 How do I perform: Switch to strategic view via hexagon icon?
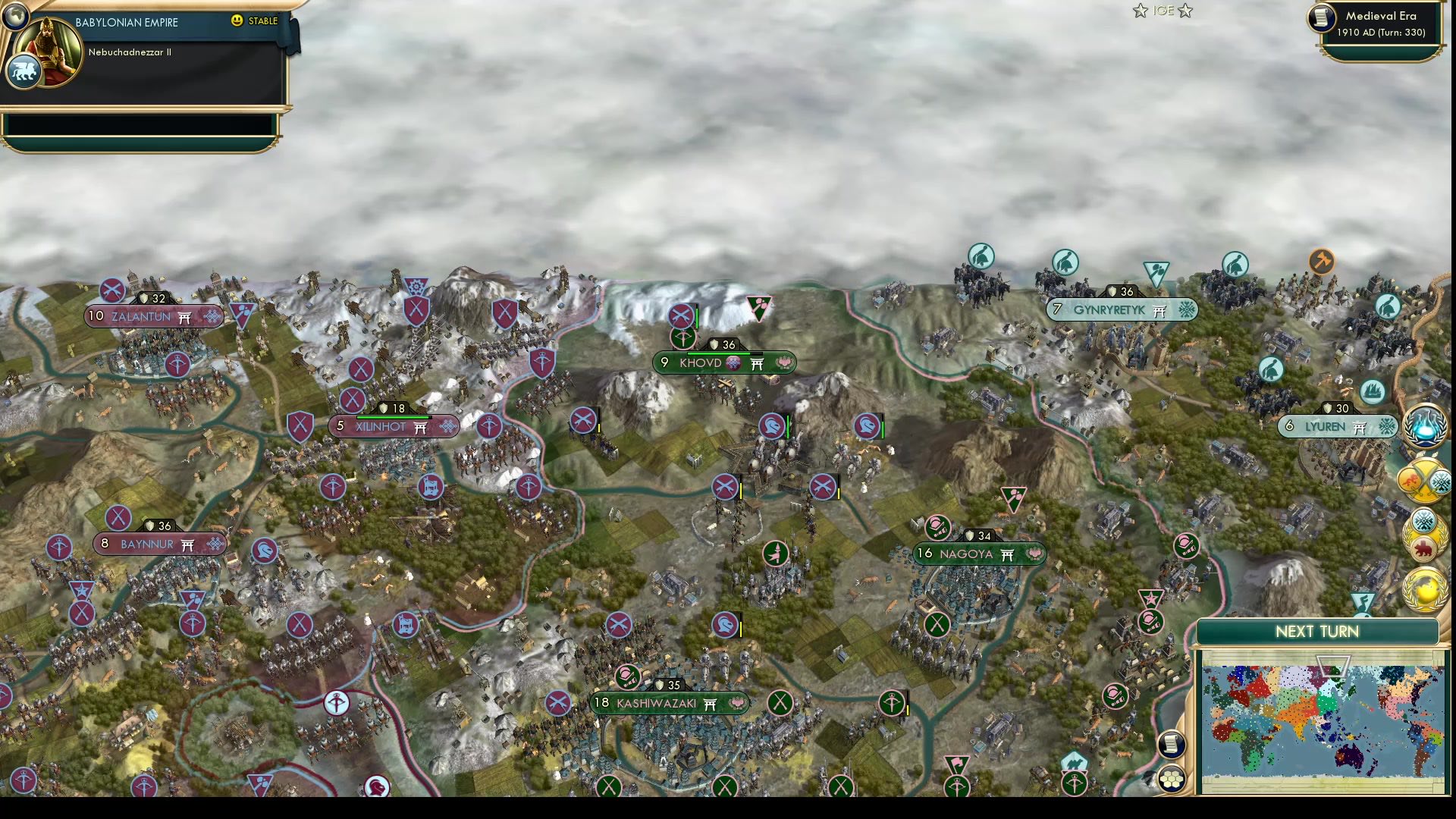(1172, 779)
